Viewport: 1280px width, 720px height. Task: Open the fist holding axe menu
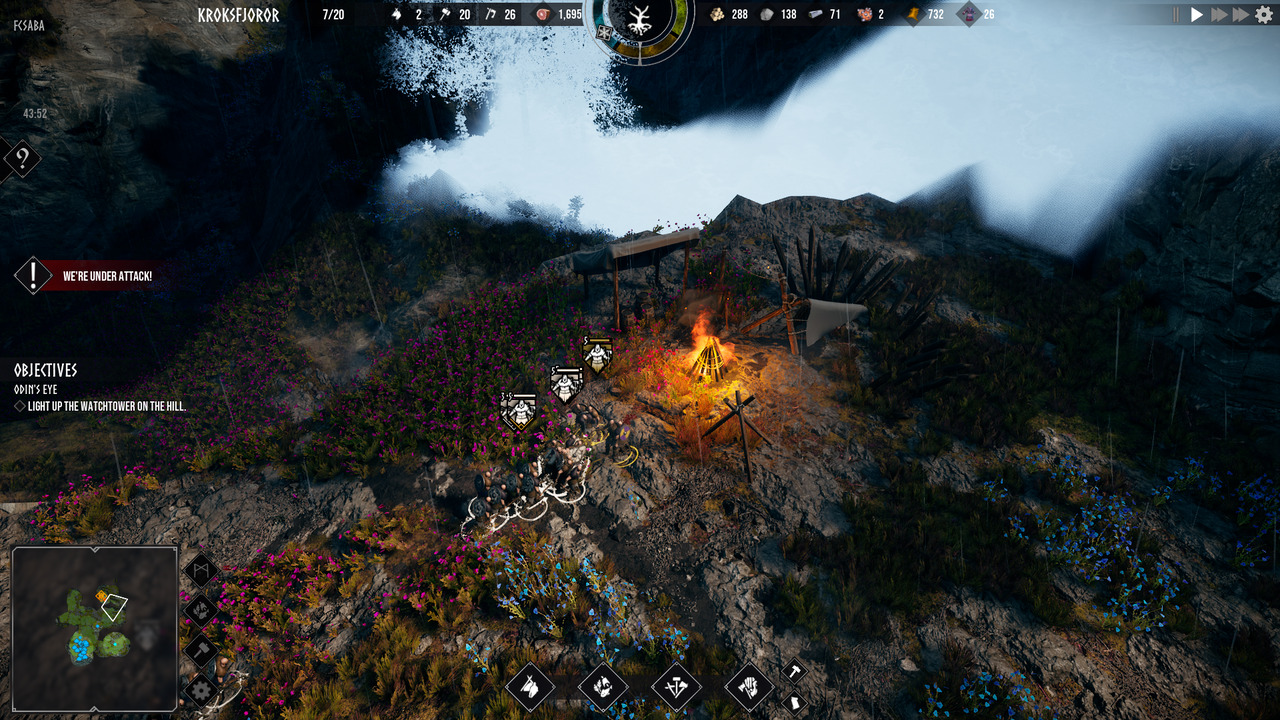click(749, 687)
